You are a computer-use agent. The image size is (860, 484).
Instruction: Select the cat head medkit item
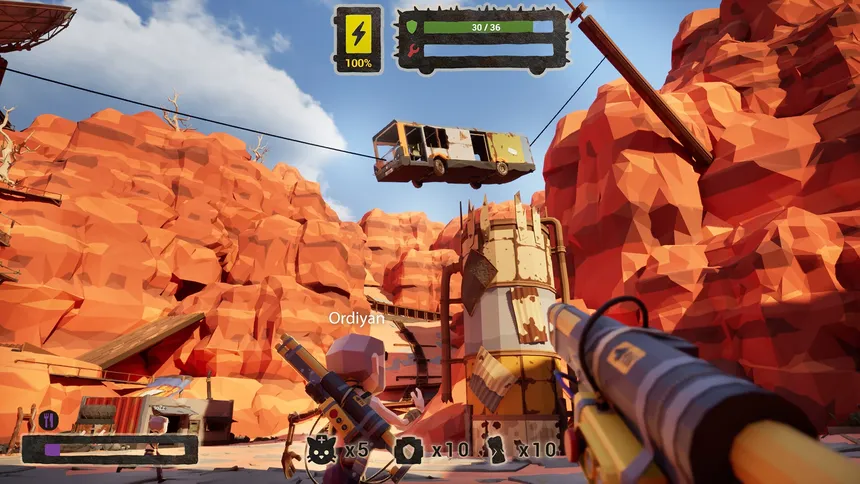point(320,449)
